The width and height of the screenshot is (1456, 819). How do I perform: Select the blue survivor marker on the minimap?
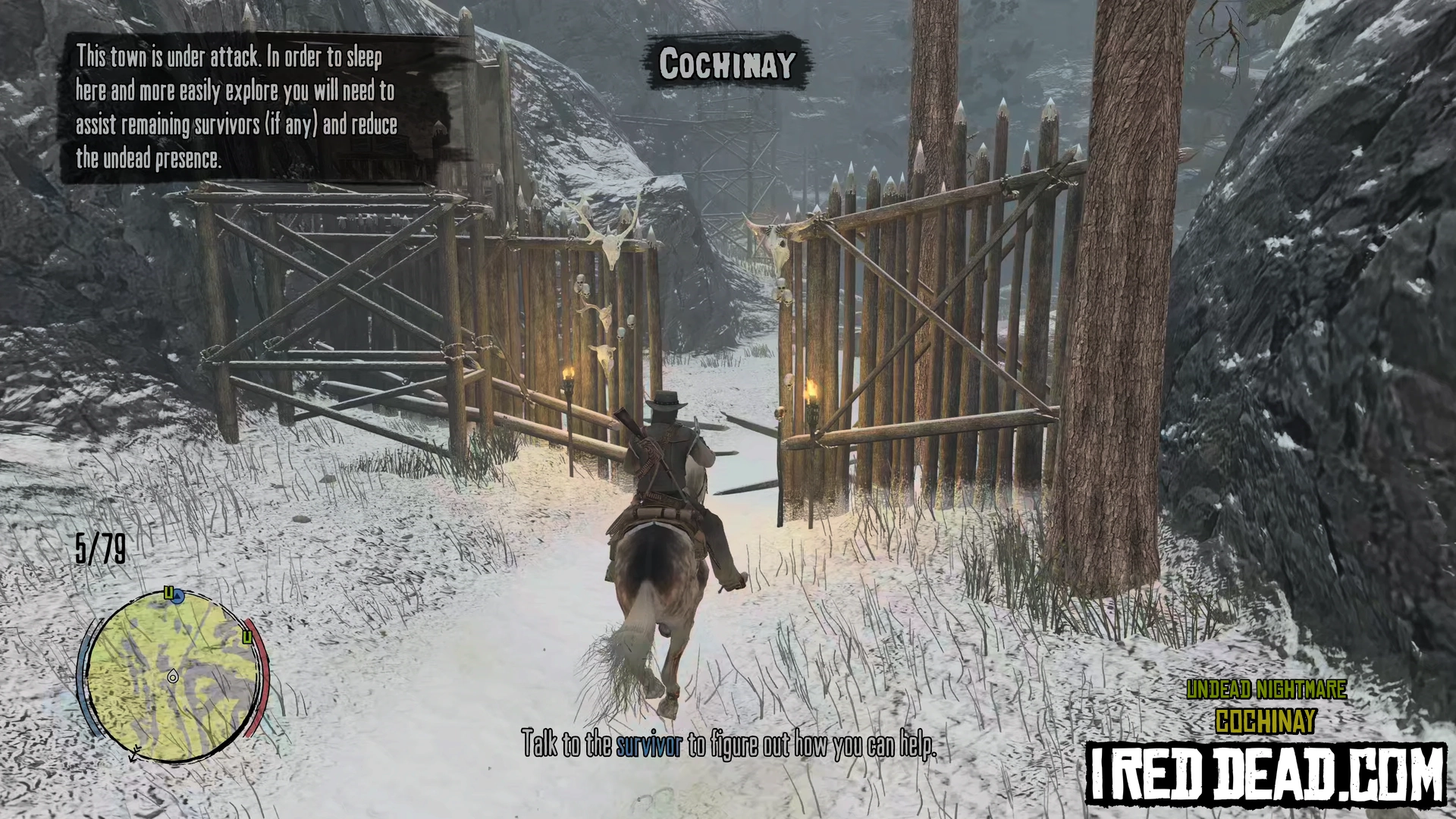(x=178, y=598)
